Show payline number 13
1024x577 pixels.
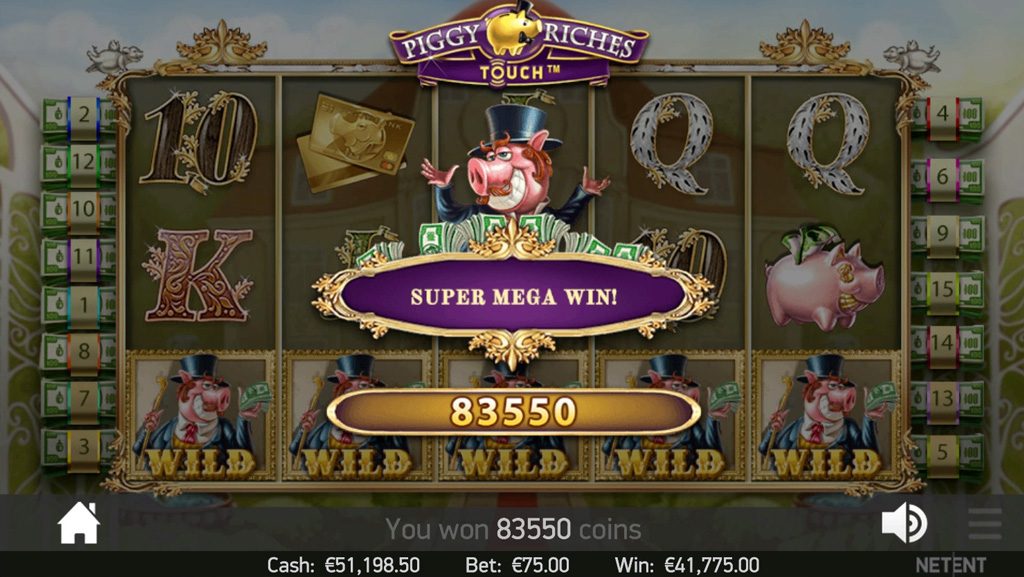point(943,398)
